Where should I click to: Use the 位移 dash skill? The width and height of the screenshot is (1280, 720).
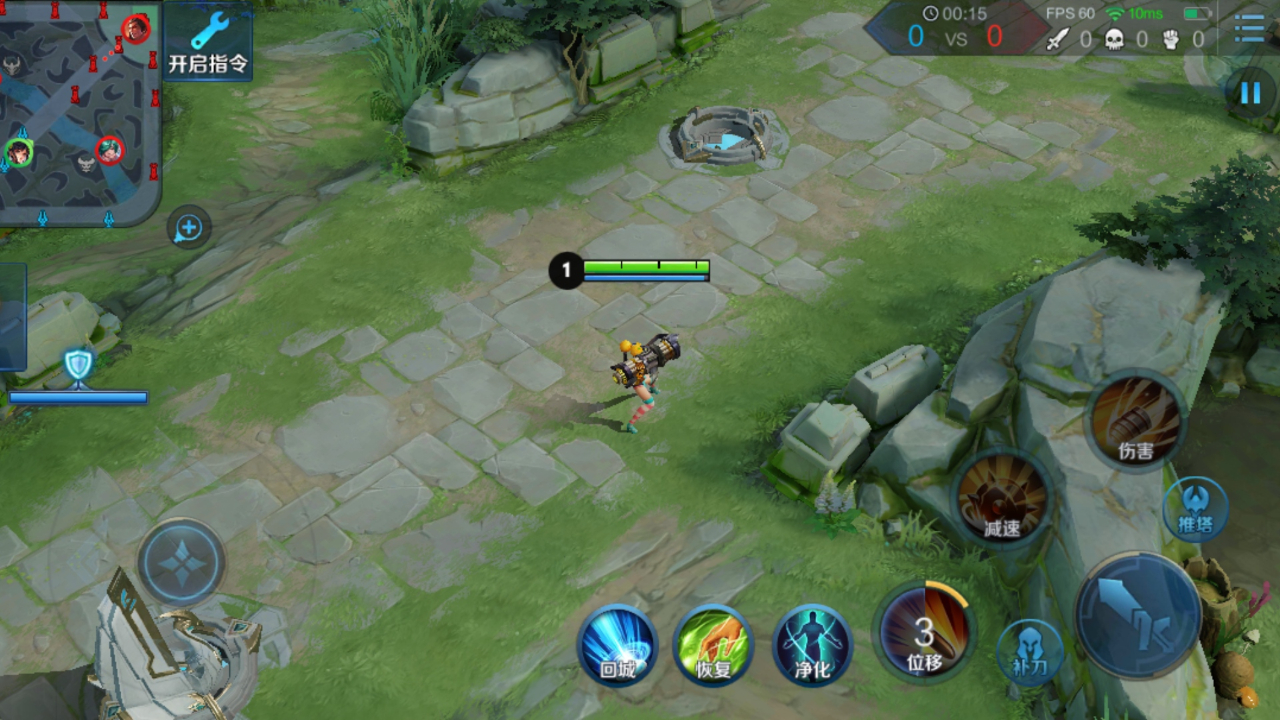point(924,631)
